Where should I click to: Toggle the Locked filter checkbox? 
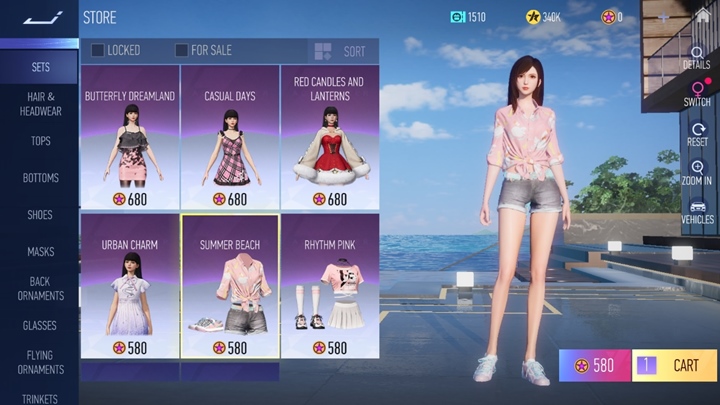[98, 50]
